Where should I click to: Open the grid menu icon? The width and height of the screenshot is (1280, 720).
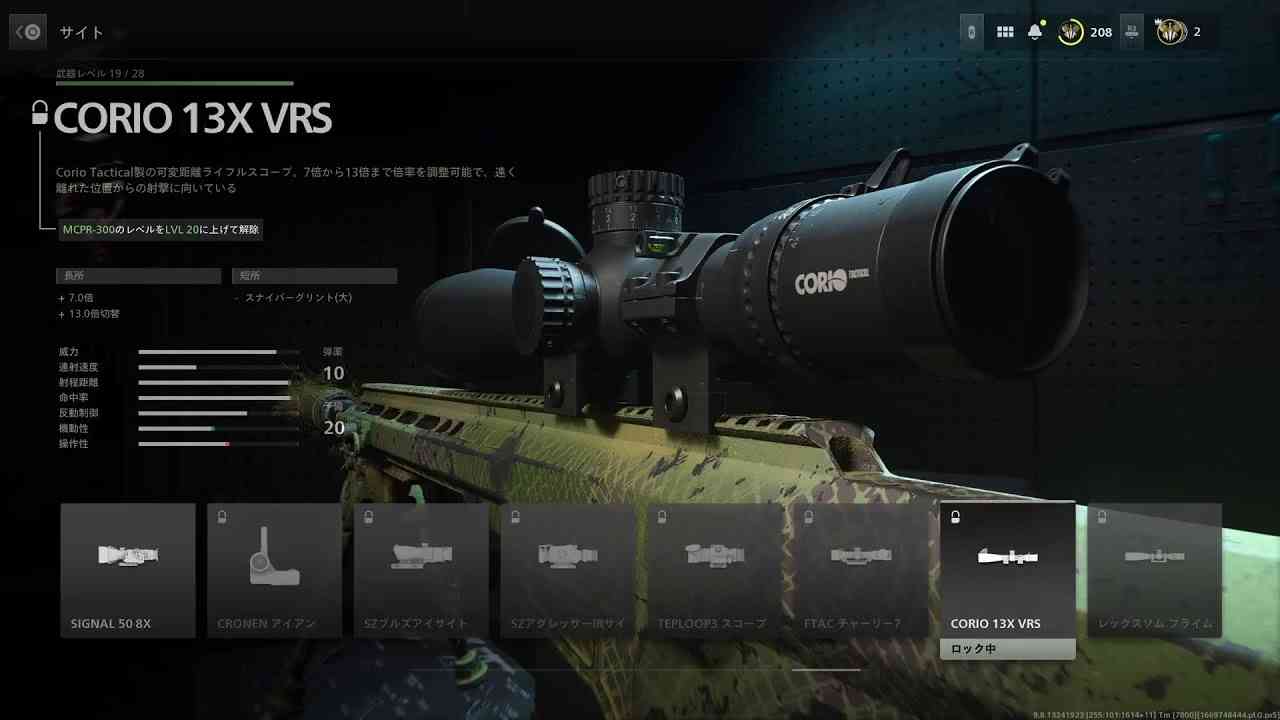(1005, 32)
